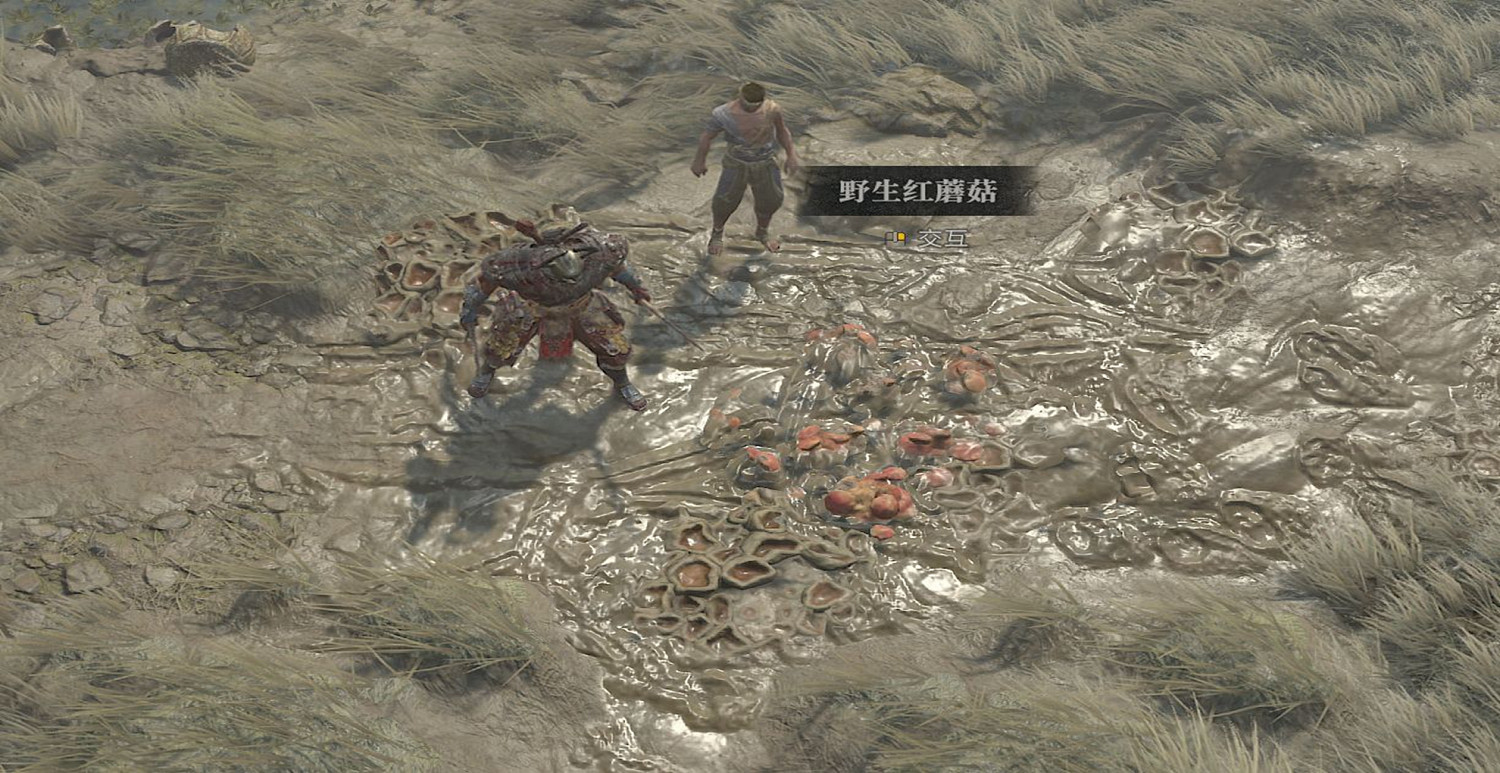Viewport: 1500px width, 773px height.
Task: Click the honeycomb rocks left of the player
Action: 420,270
